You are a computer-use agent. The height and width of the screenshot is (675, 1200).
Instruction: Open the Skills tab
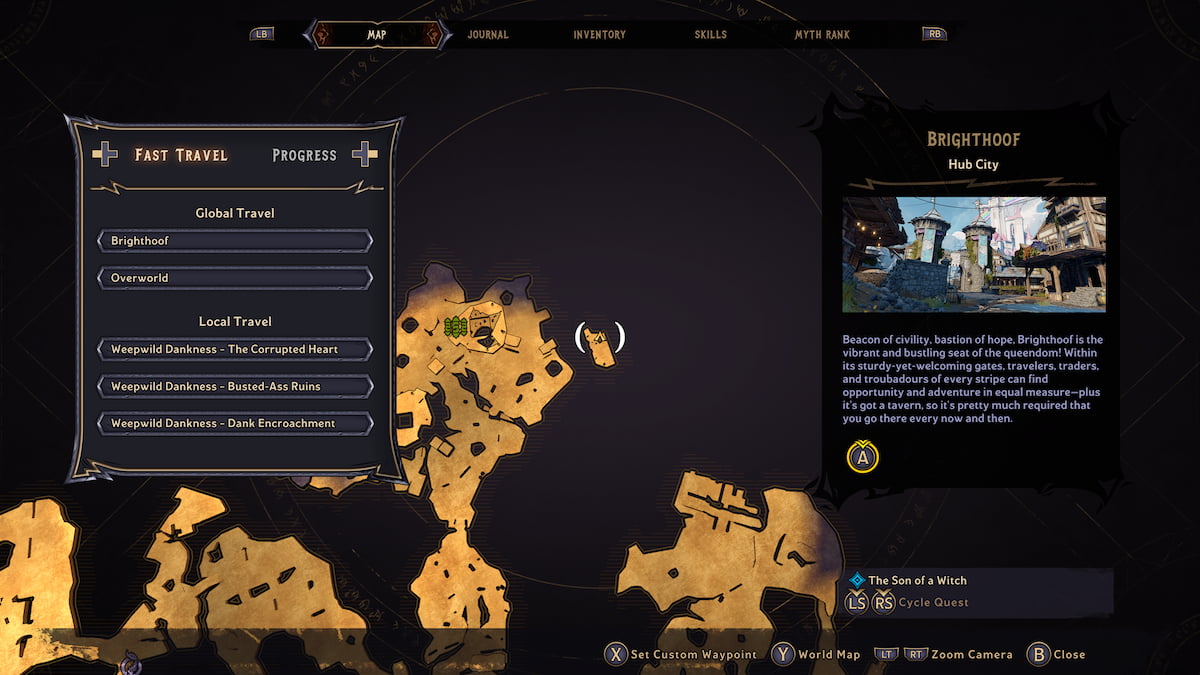click(x=710, y=34)
